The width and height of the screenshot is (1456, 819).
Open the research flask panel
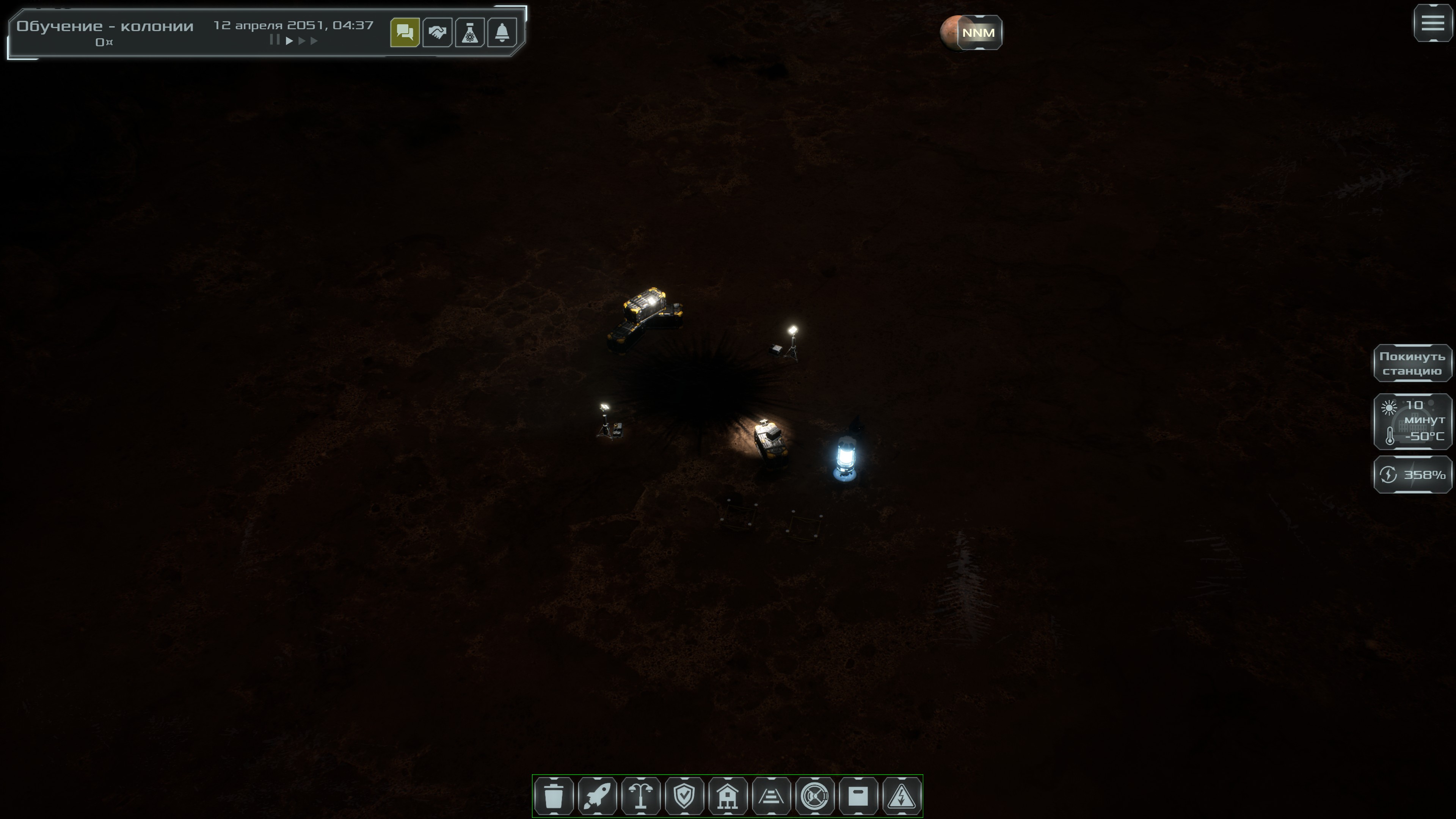(470, 33)
